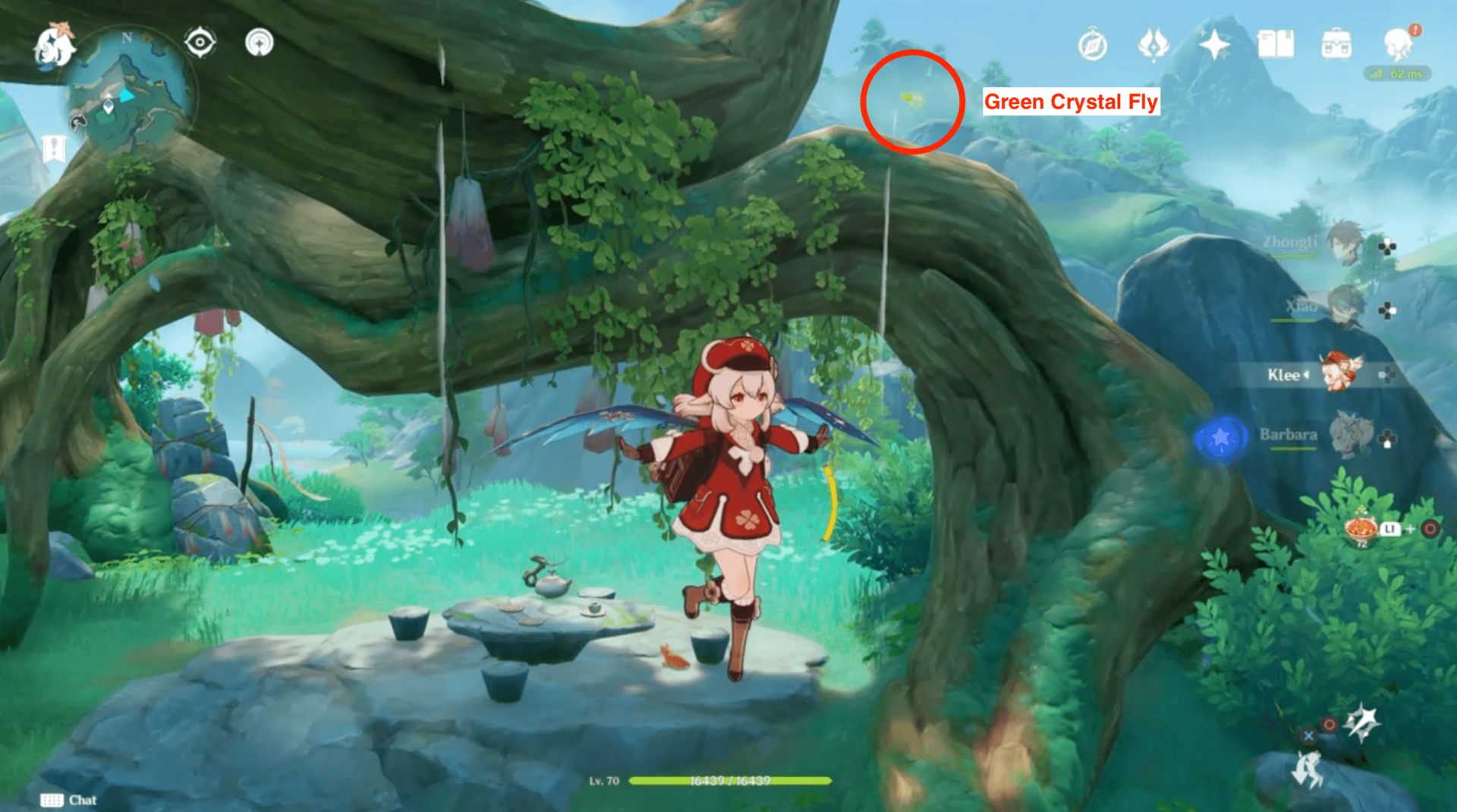Select the eye-shaped tracking icon near the minimap
1457x812 pixels.
point(199,43)
